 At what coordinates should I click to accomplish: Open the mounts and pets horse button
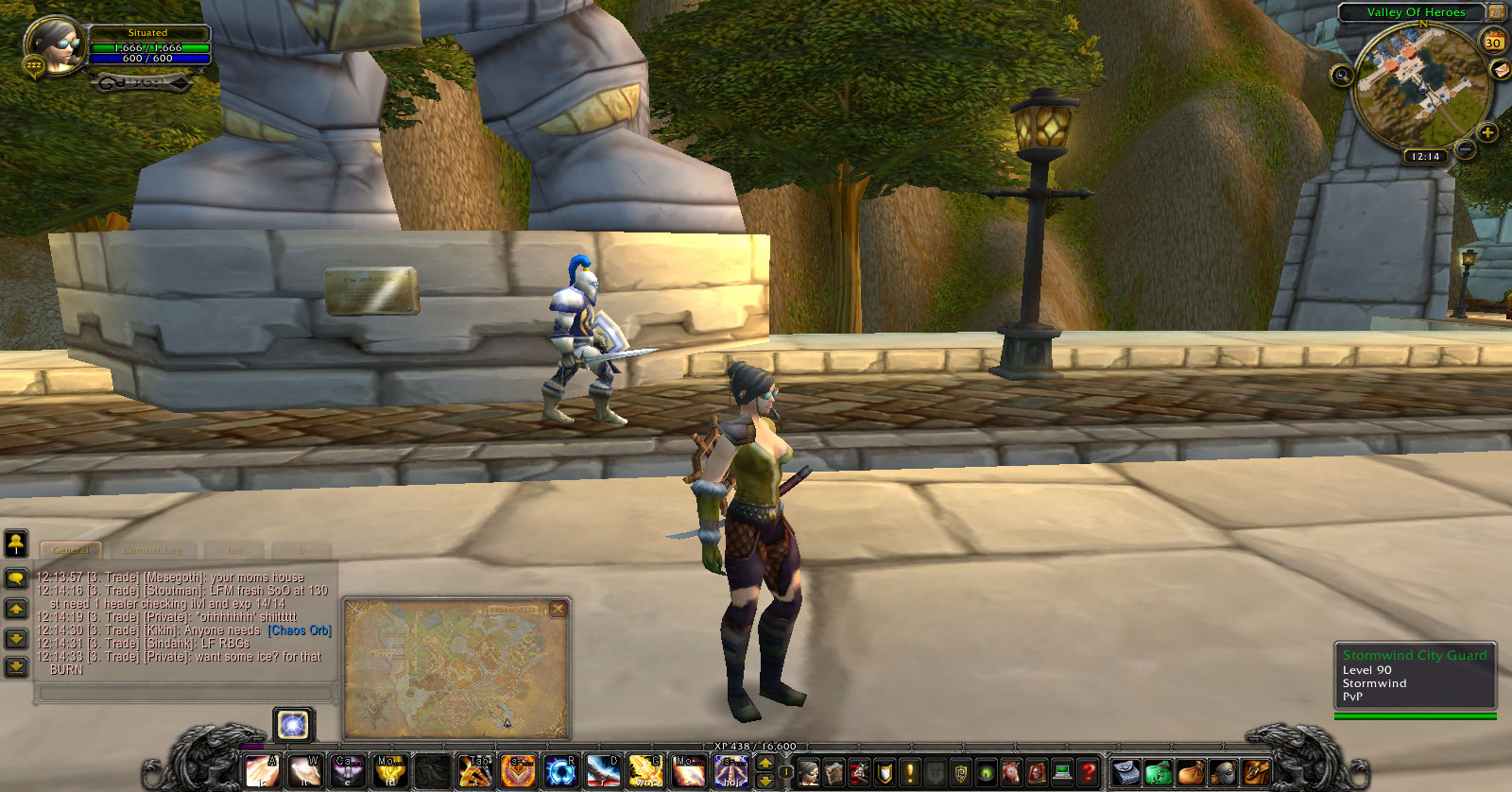1010,773
